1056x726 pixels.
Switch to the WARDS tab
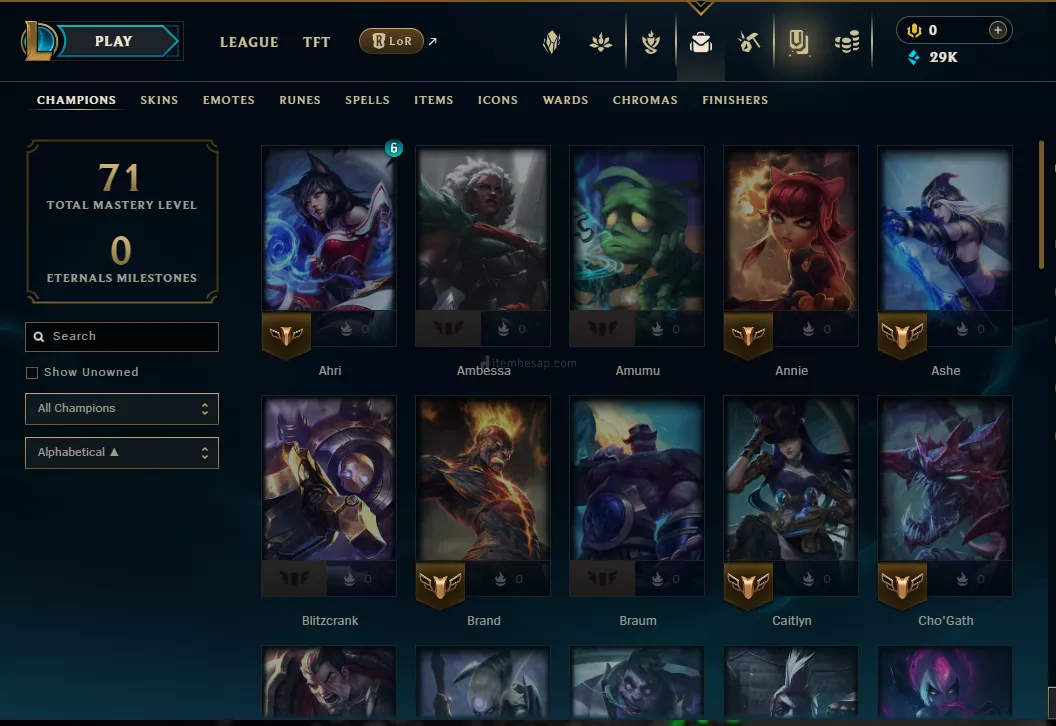point(565,100)
